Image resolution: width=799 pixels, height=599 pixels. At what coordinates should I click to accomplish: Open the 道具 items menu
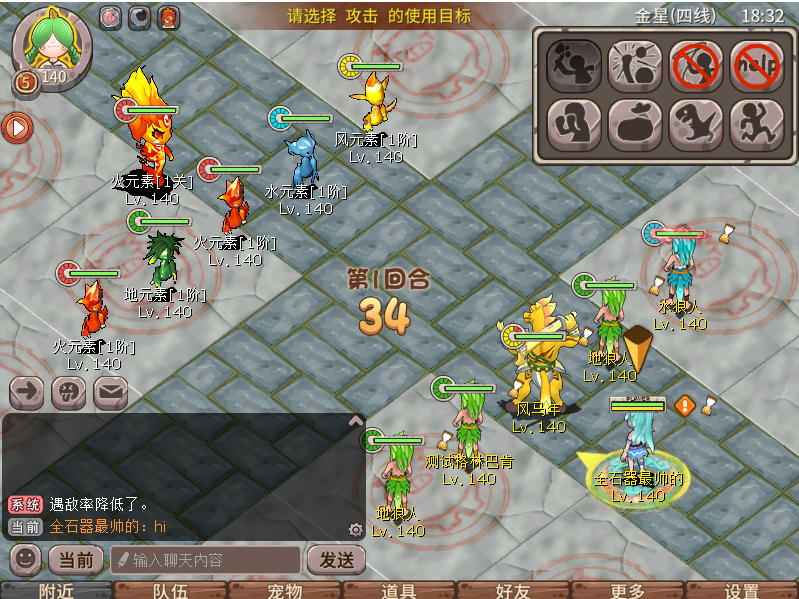point(399,591)
